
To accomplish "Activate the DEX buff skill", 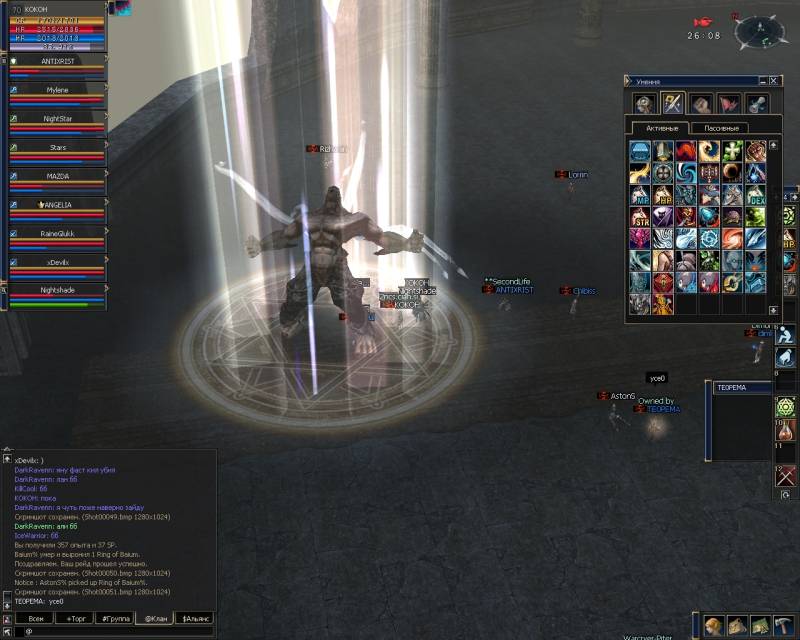I will pos(757,195).
